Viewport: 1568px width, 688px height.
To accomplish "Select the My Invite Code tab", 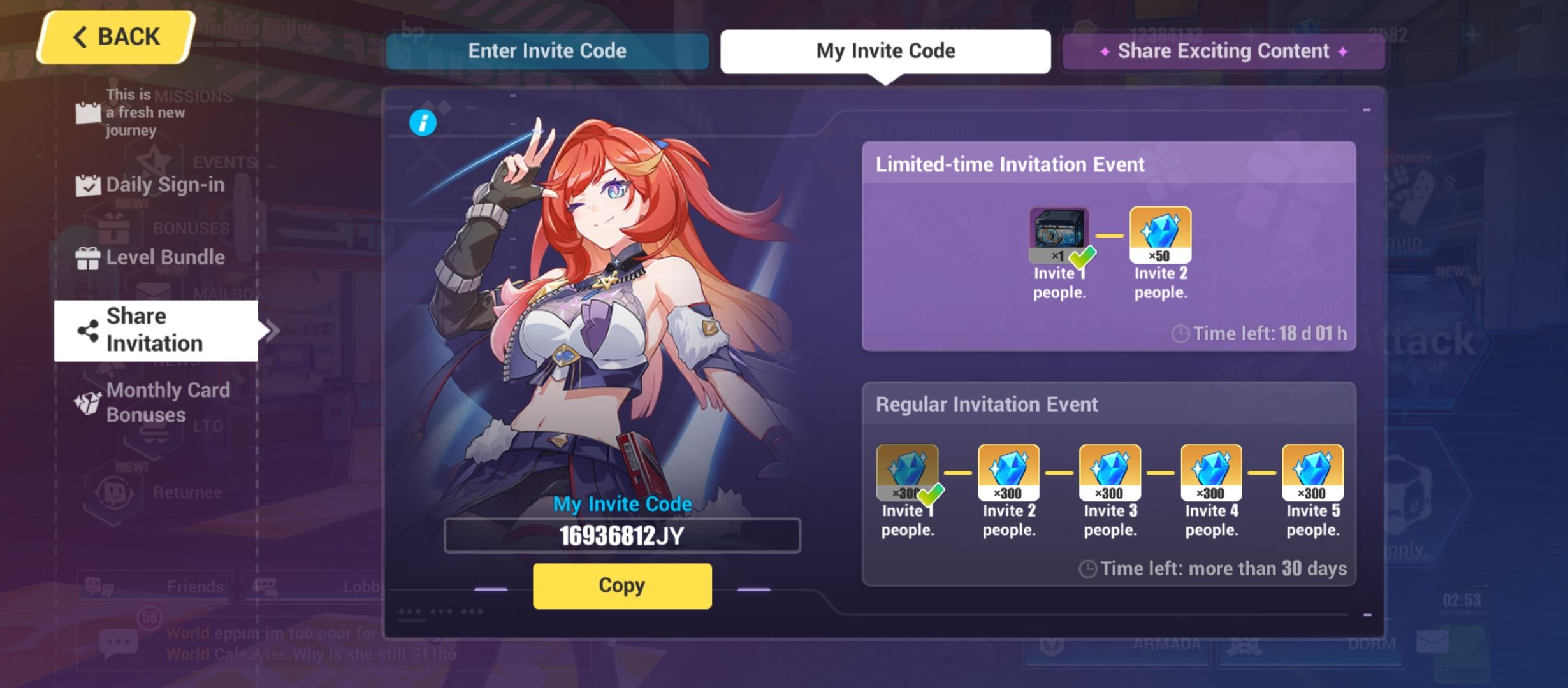I will coord(885,51).
